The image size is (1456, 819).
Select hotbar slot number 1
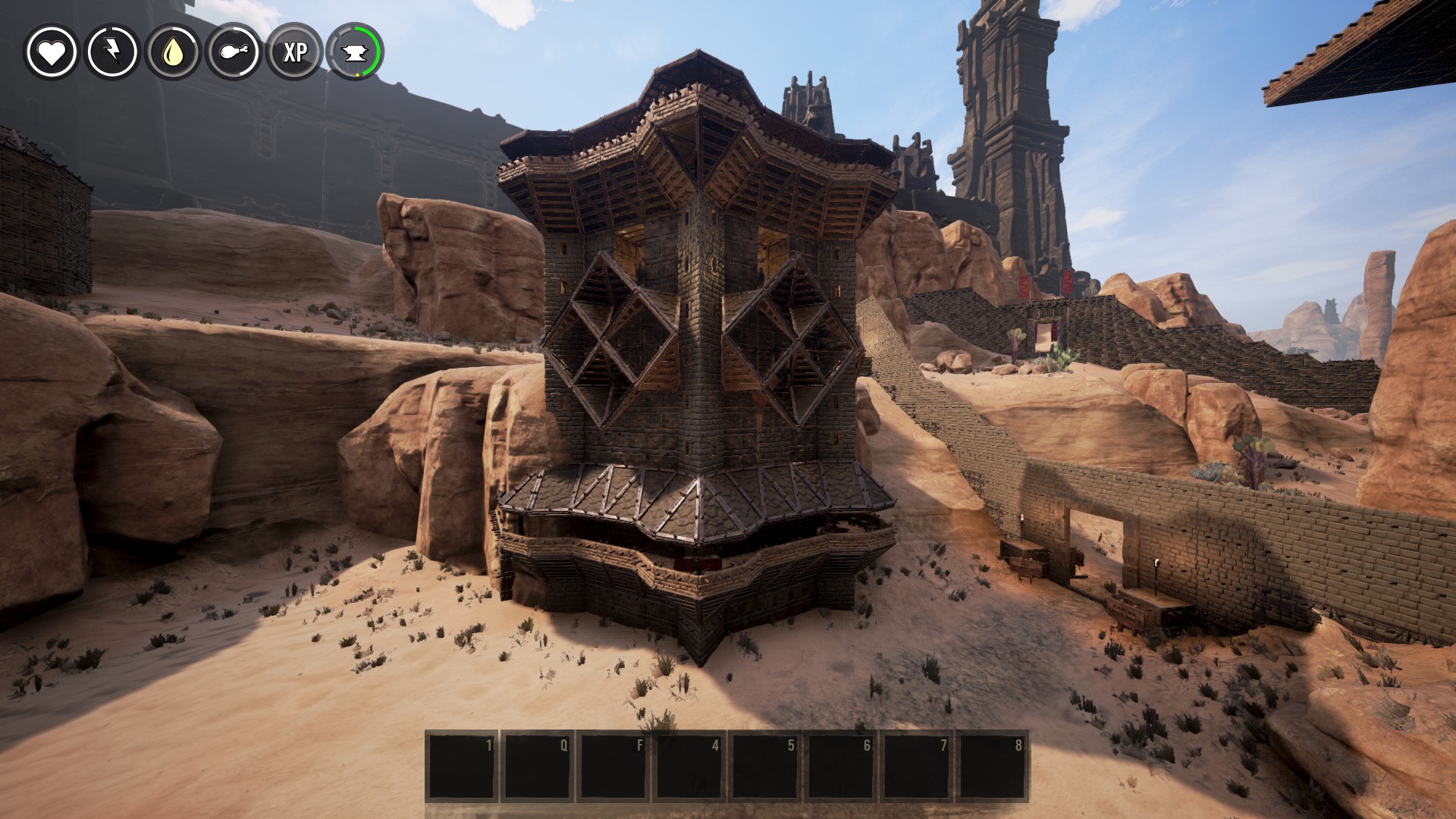tap(461, 766)
